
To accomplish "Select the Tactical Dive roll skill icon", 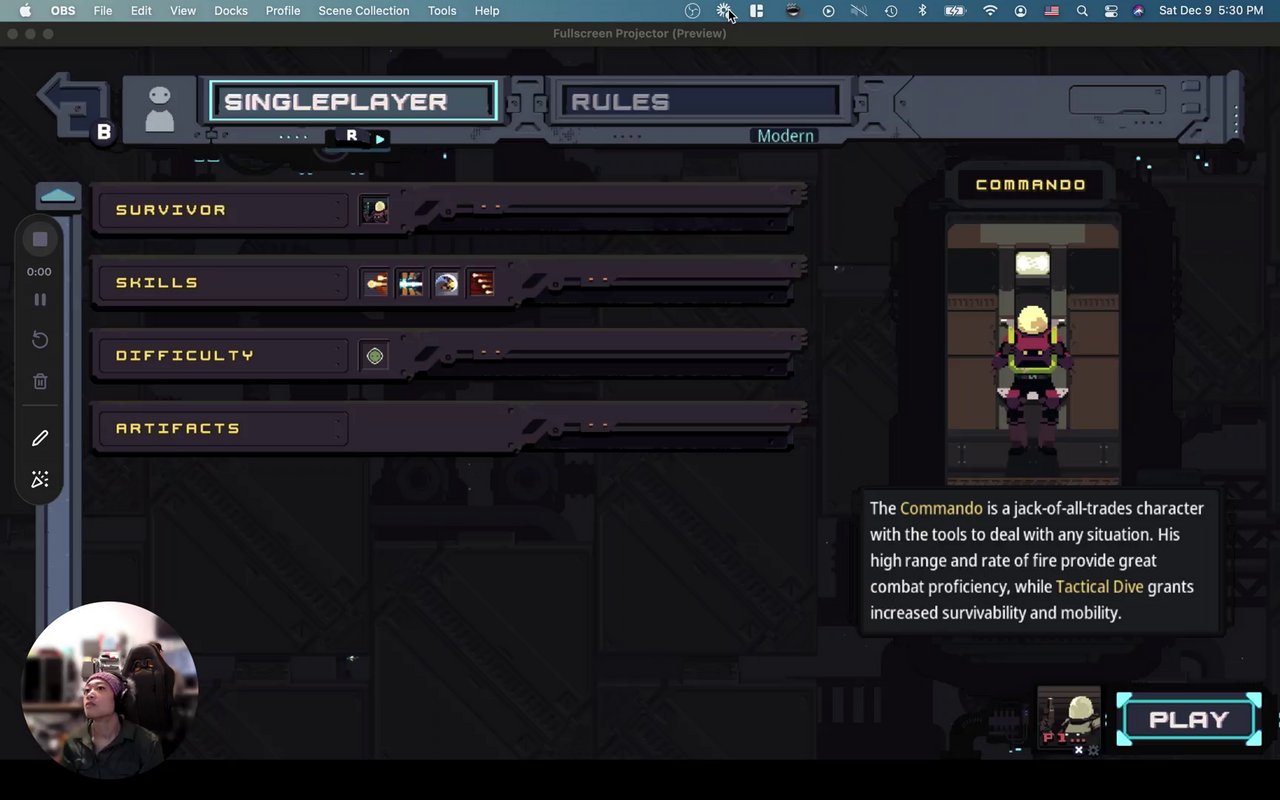I will pos(446,284).
